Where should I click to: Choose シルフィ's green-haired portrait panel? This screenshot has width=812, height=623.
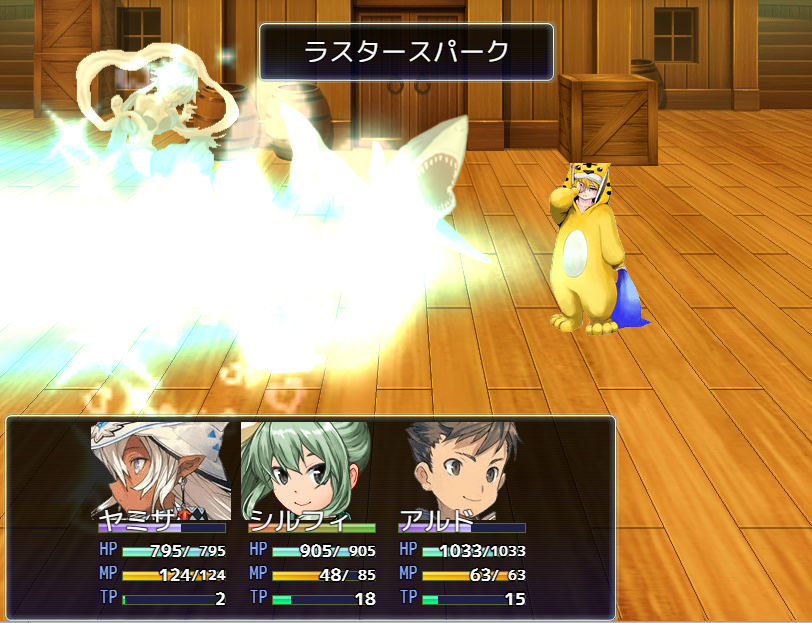306,468
